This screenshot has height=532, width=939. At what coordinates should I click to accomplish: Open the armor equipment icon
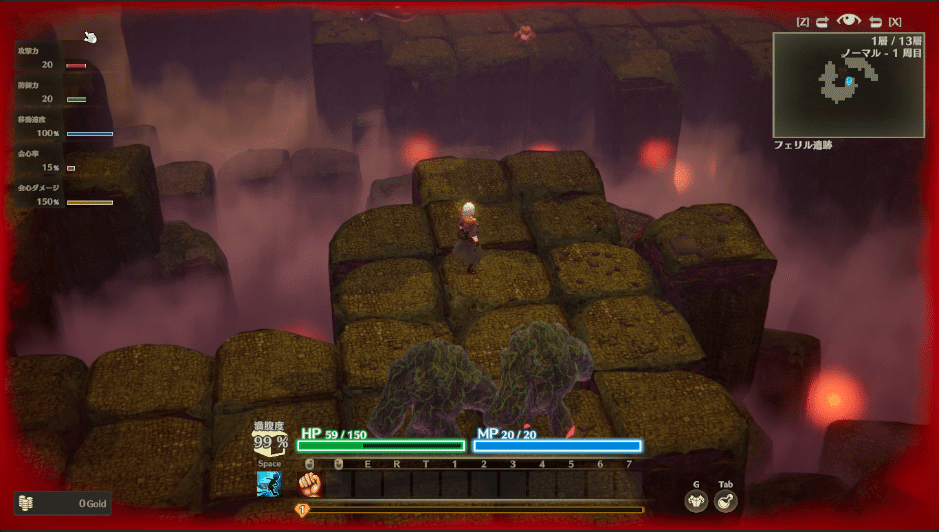click(x=696, y=502)
